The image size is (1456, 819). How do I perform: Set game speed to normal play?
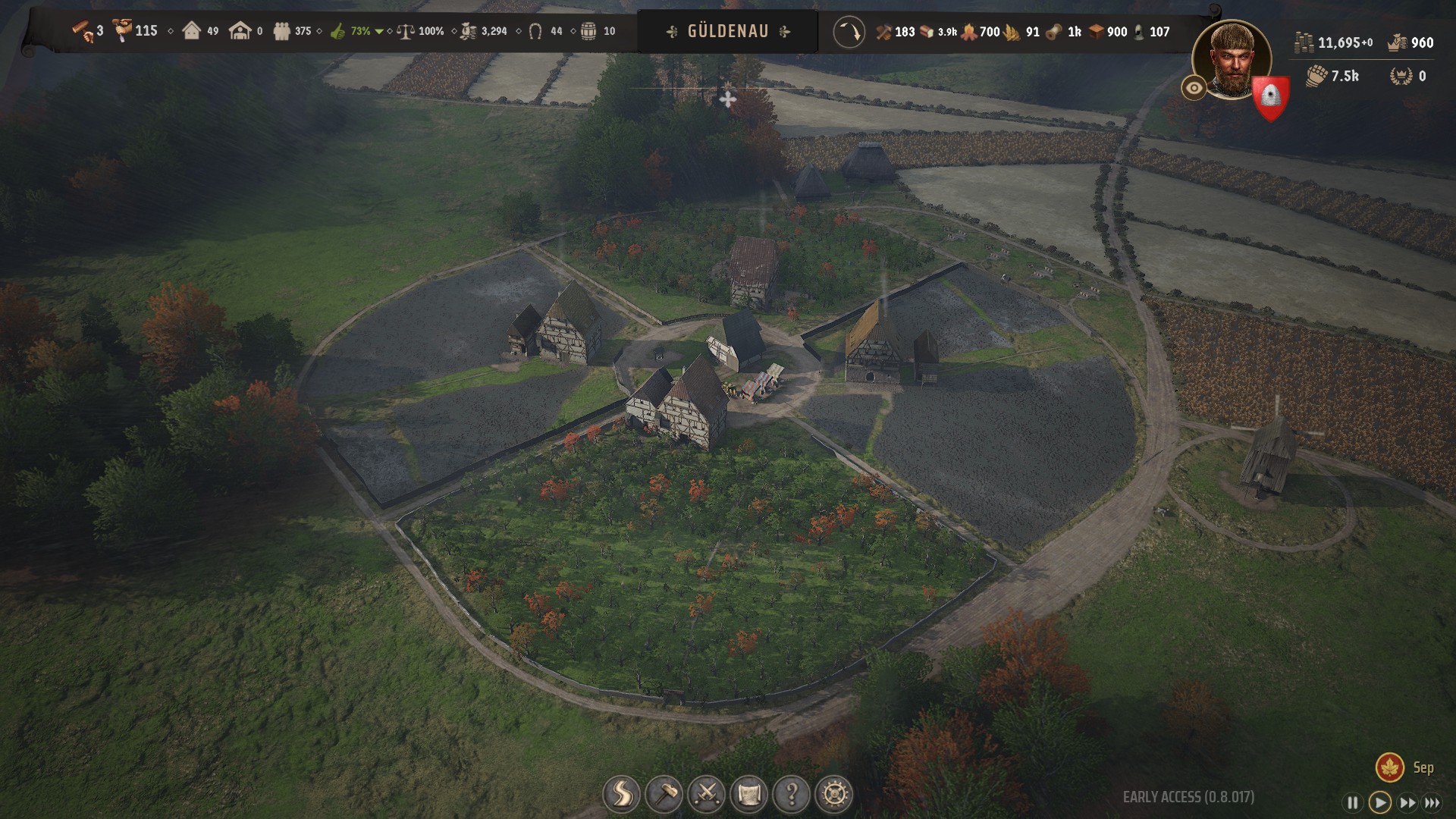tap(1379, 802)
